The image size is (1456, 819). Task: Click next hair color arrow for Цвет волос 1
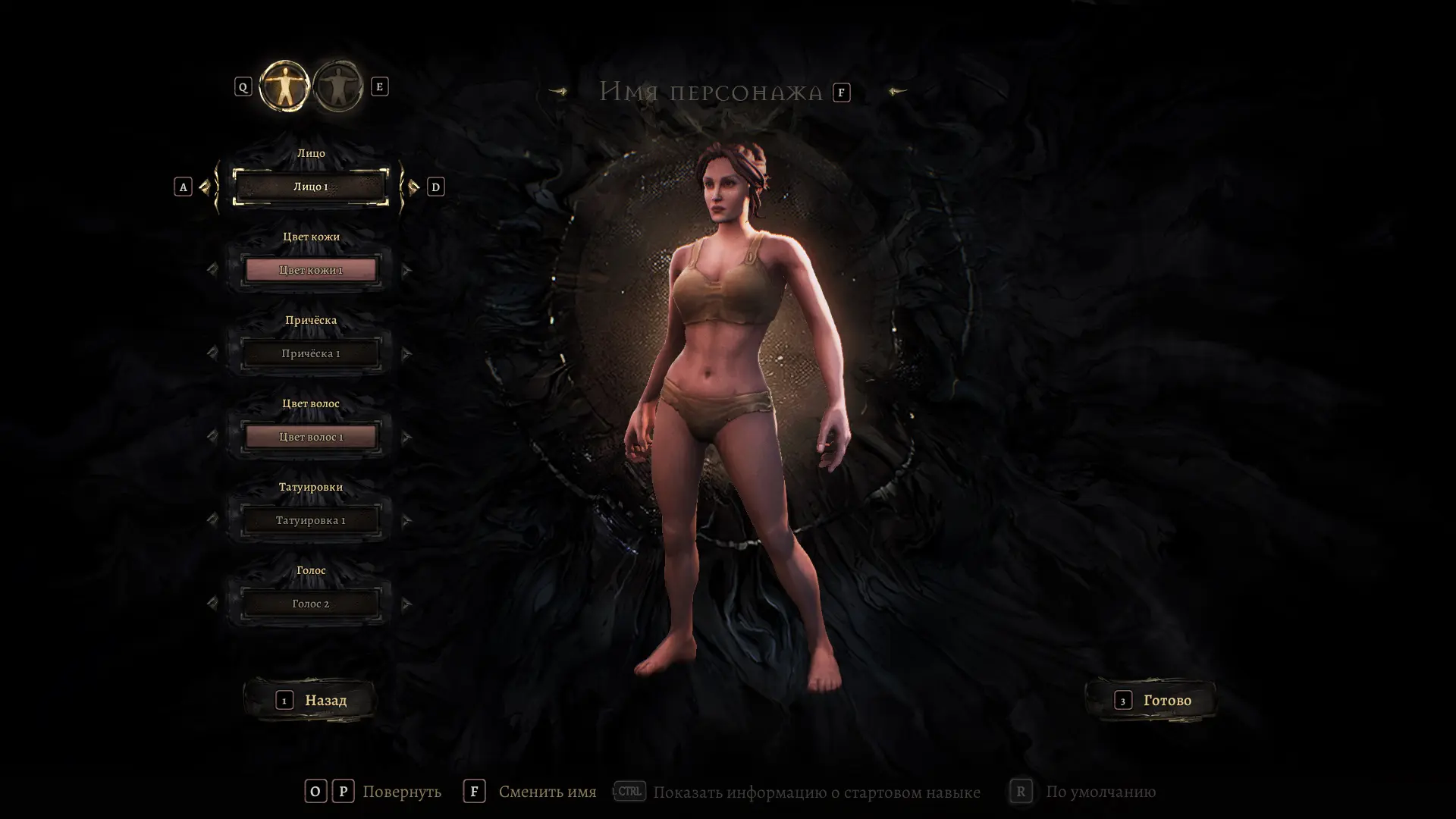[x=407, y=437]
